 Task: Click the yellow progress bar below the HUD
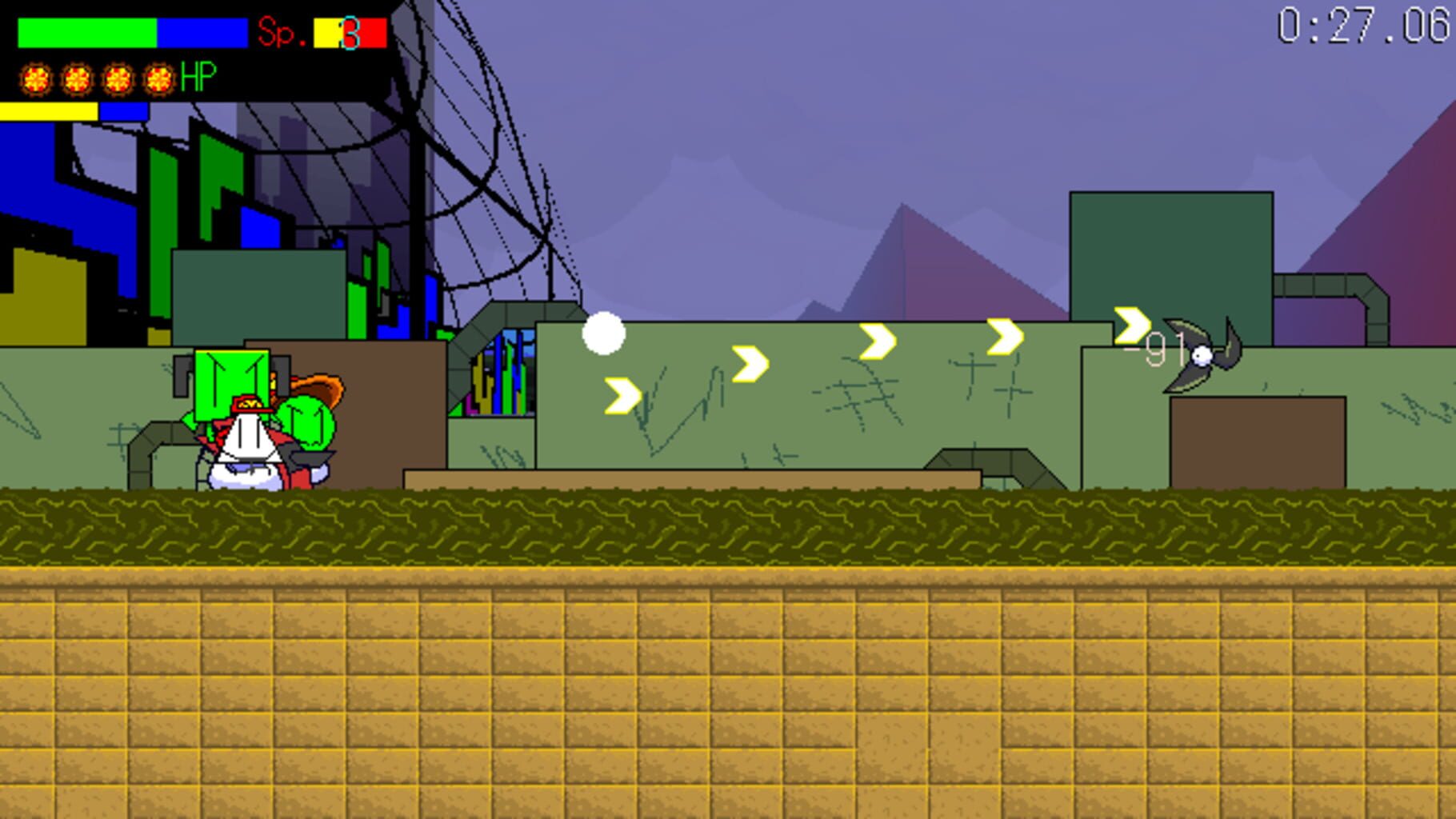[48, 112]
